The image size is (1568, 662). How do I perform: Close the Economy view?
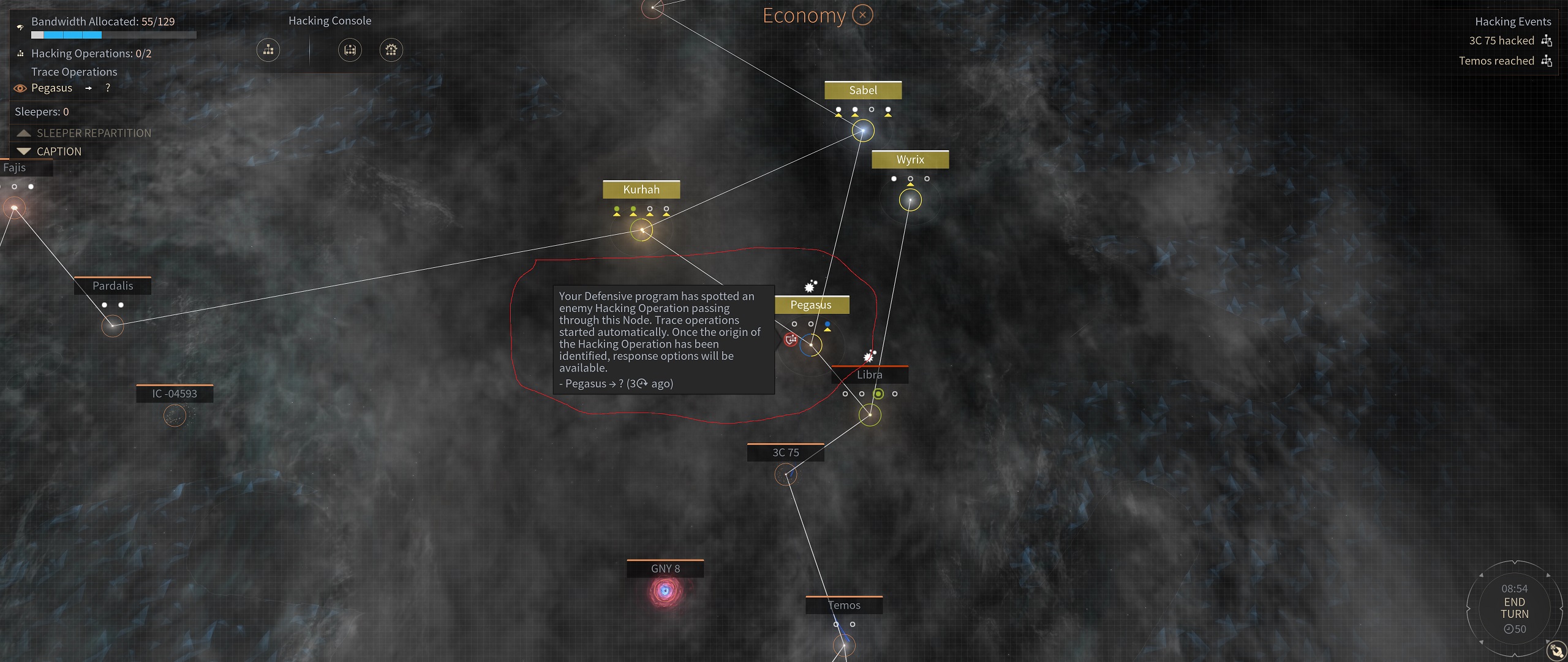pos(862,15)
